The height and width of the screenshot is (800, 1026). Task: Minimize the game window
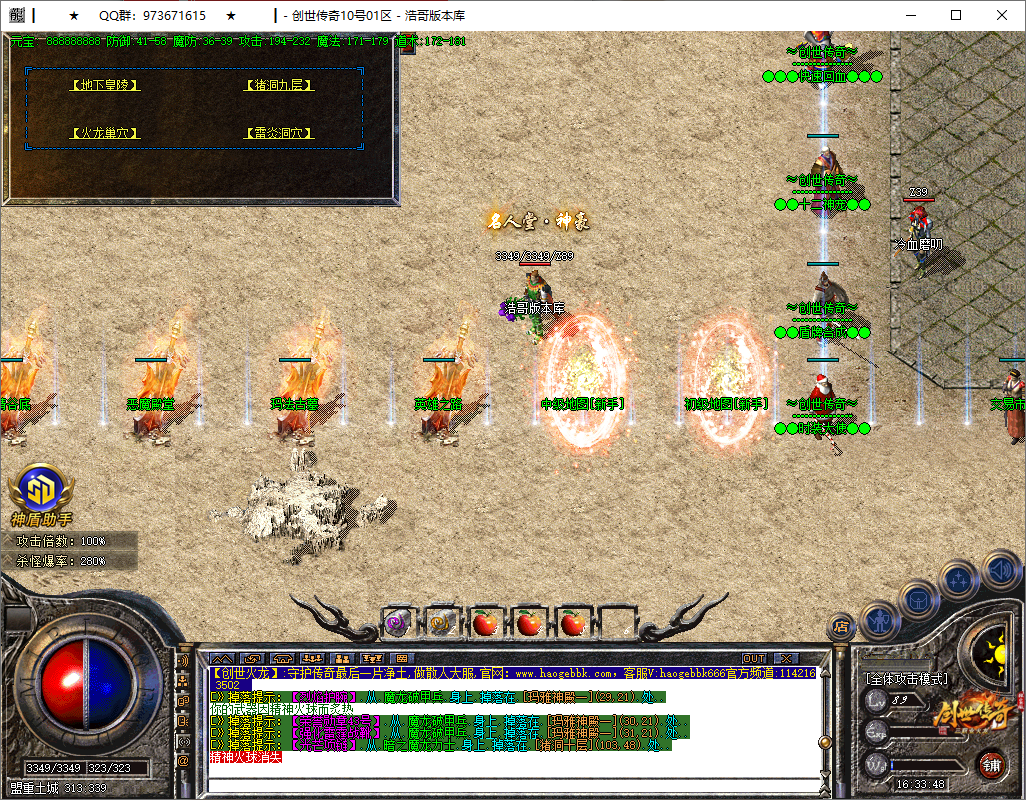coord(910,15)
